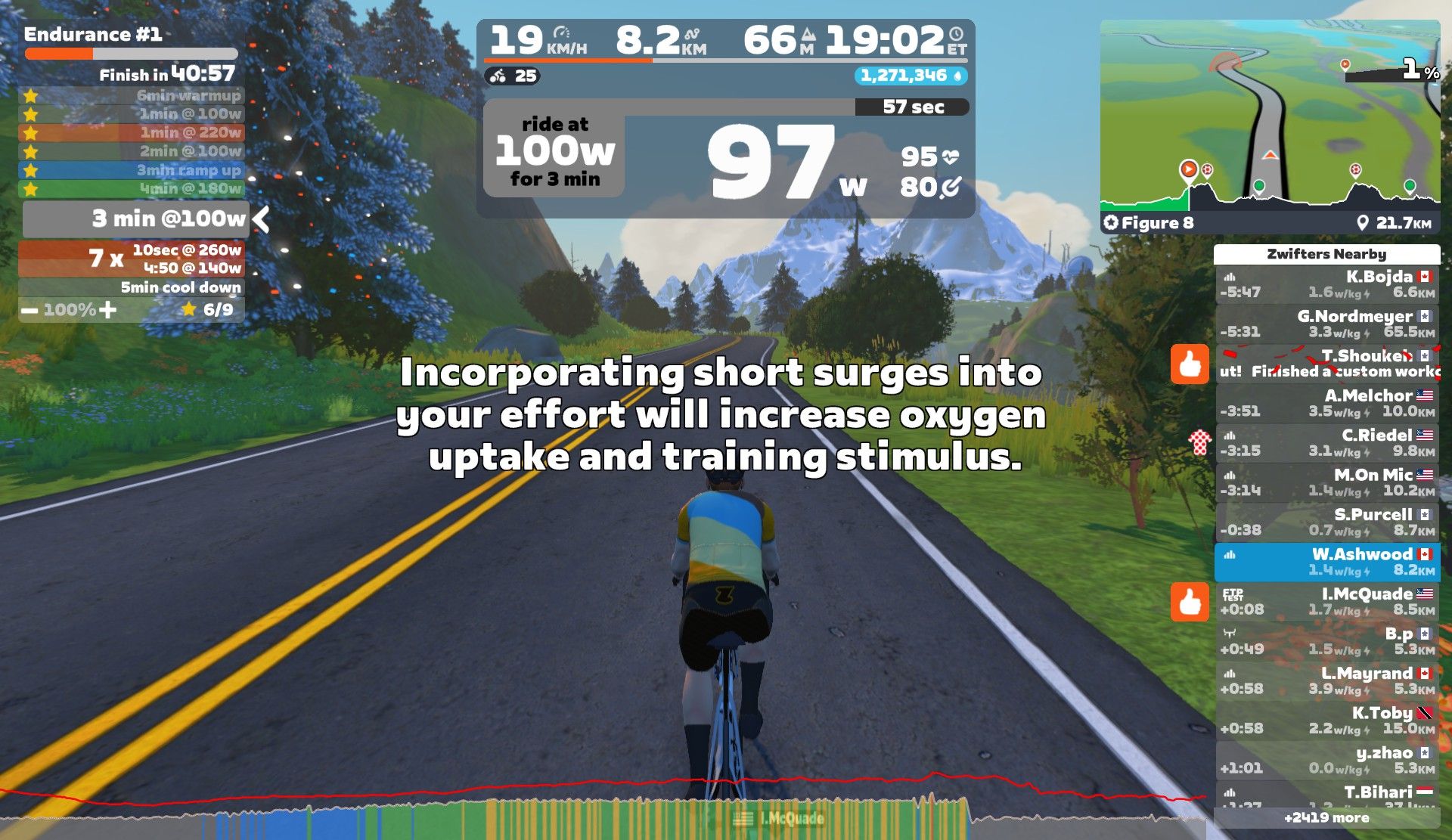Give I.McQuade a Ride On thumbs up

(1190, 602)
